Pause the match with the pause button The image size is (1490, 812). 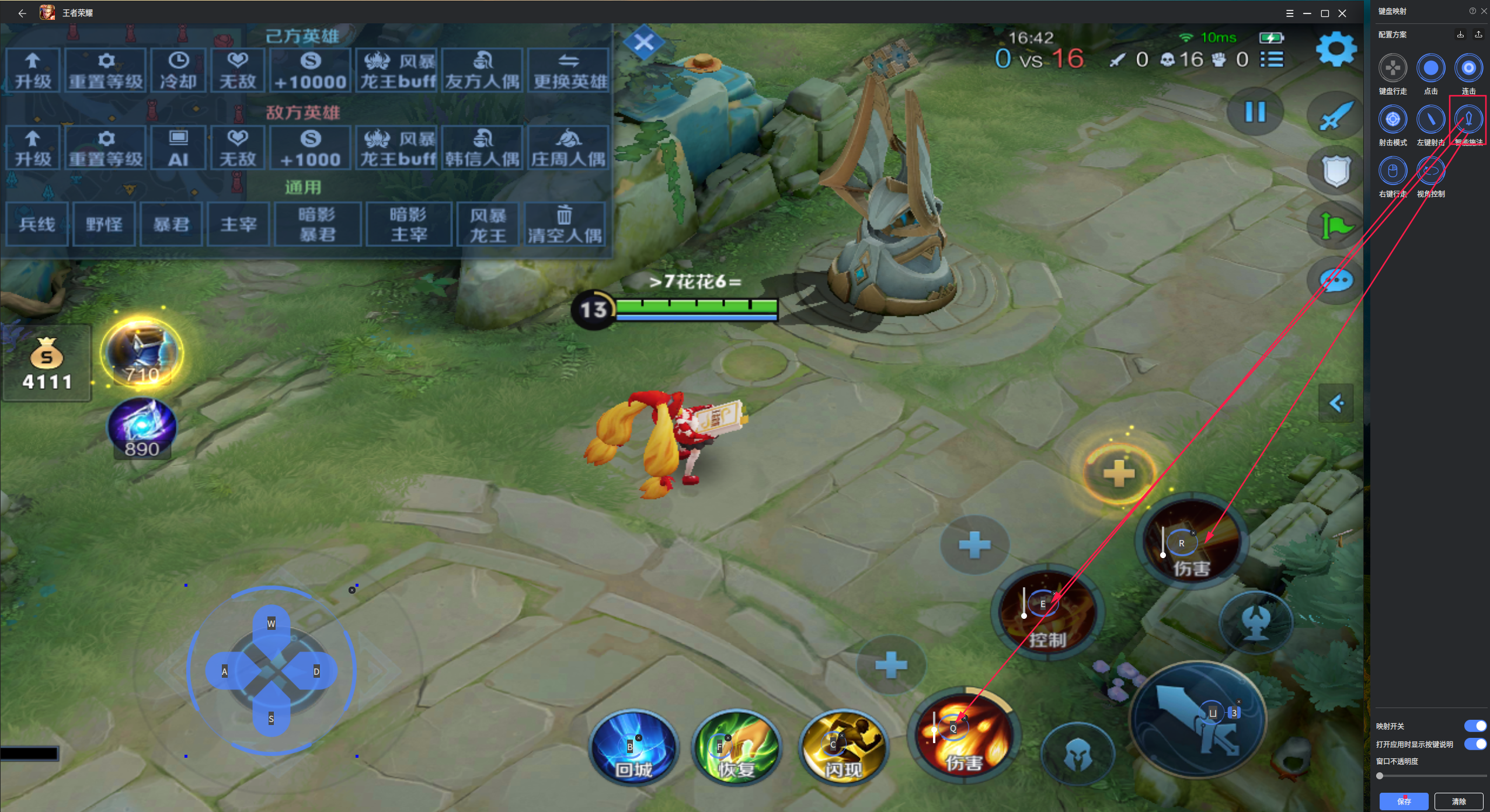click(1255, 111)
